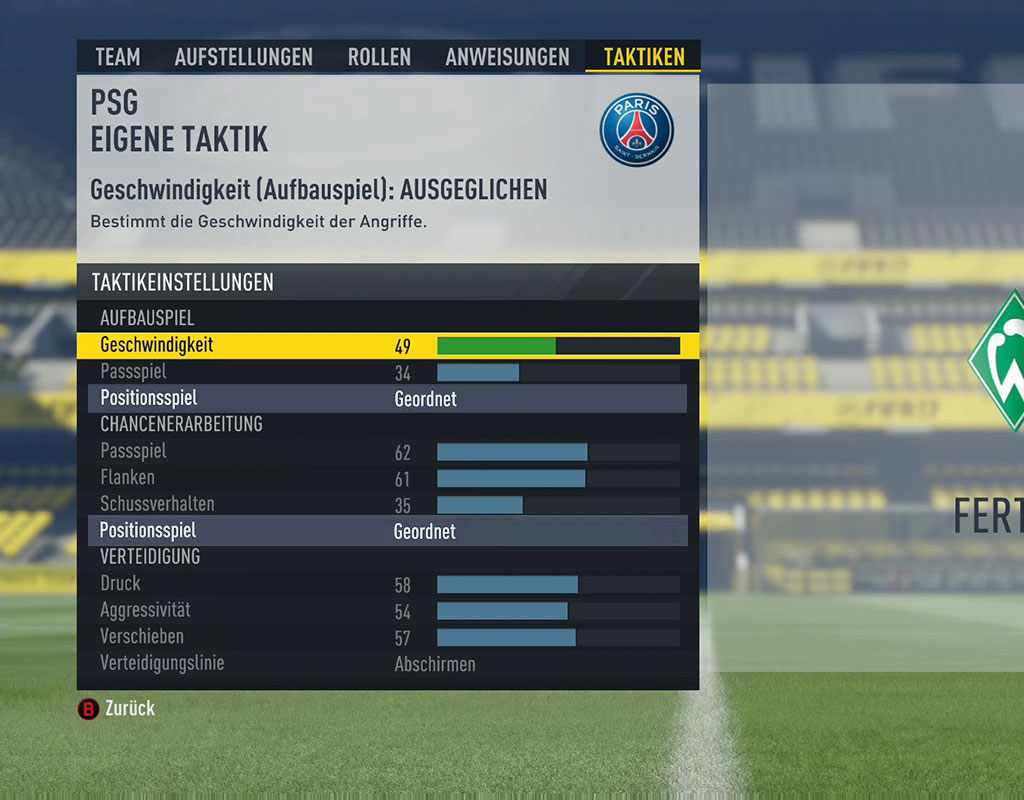
Task: Switch to the TEAM tab
Action: pyautogui.click(x=117, y=57)
